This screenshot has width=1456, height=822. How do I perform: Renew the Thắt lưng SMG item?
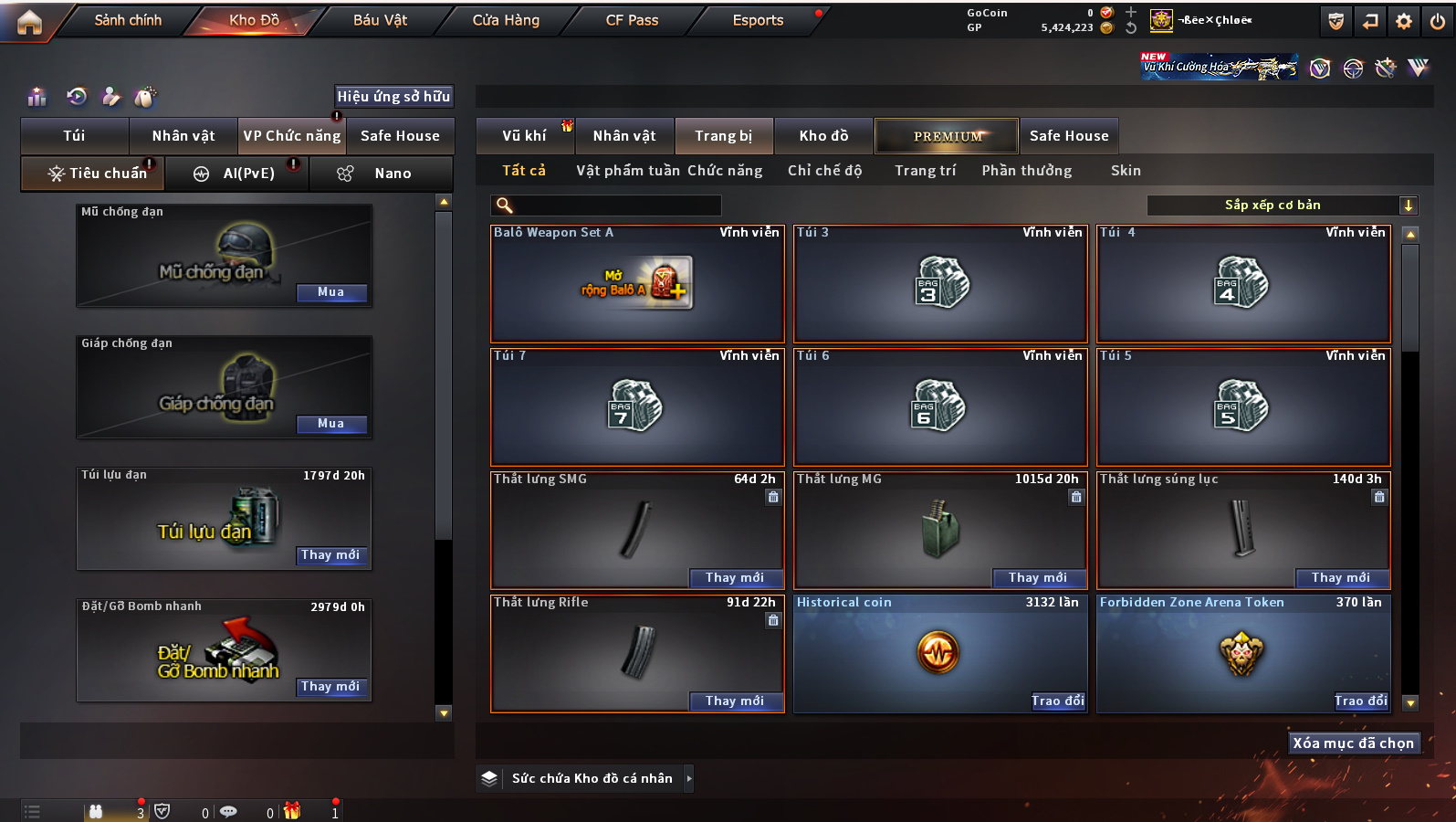[734, 578]
